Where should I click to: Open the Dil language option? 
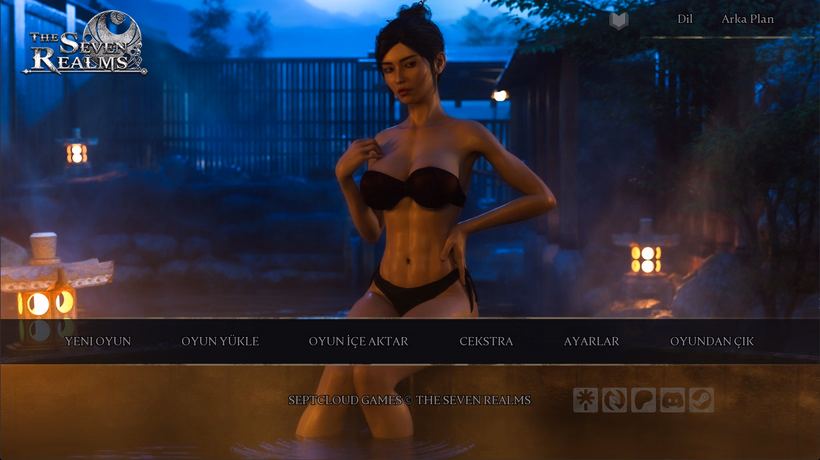click(685, 19)
